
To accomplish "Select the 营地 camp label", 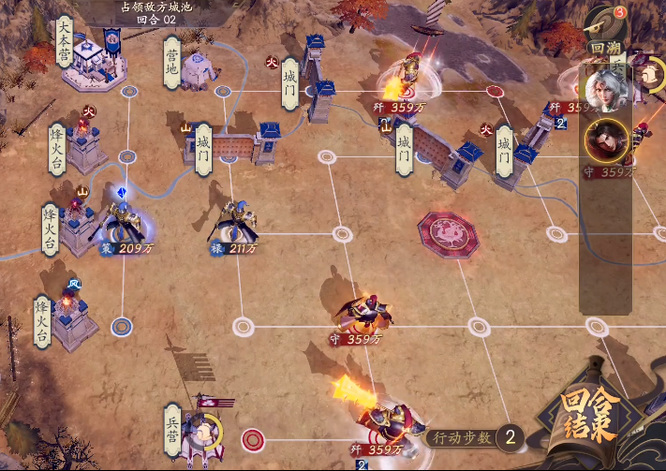I will point(170,62).
